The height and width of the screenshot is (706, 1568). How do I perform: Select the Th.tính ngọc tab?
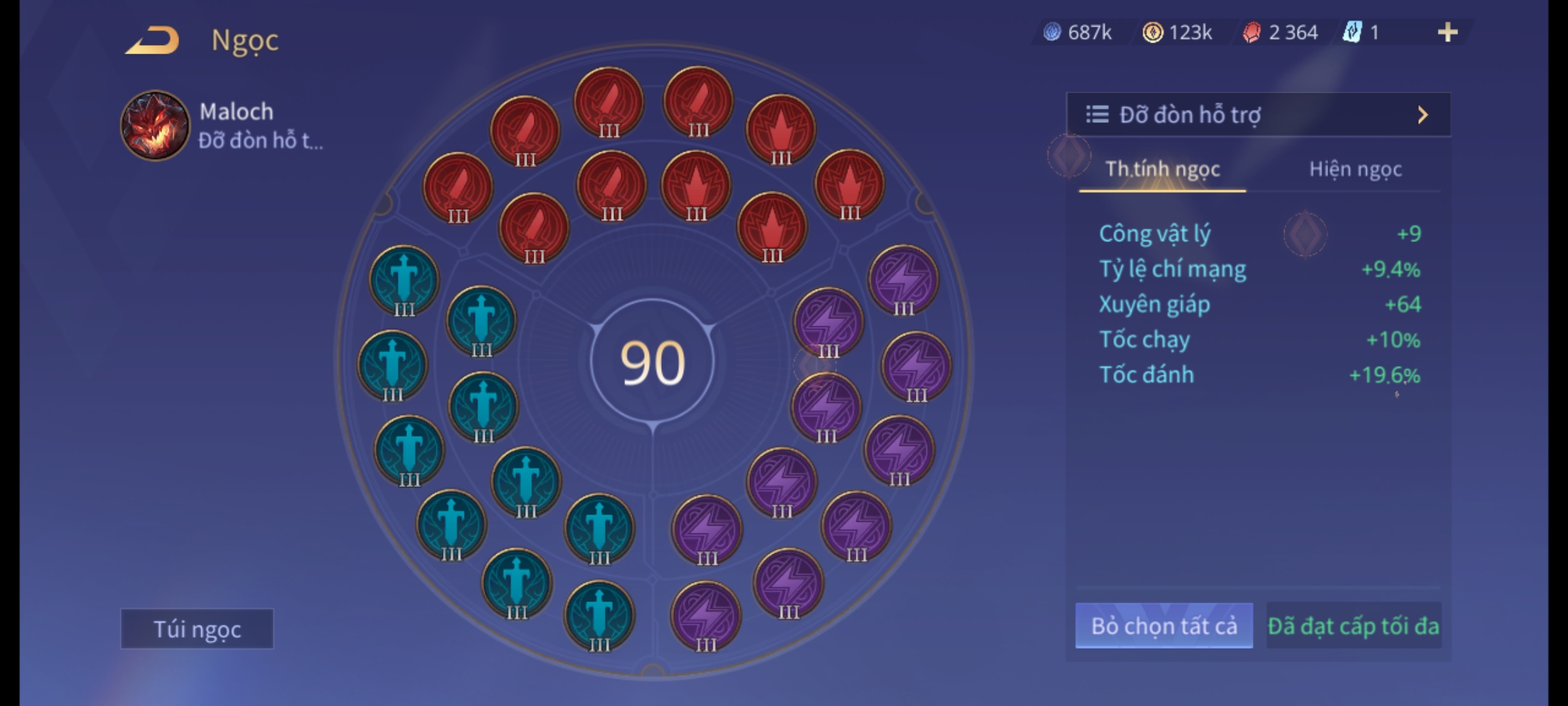point(1162,169)
